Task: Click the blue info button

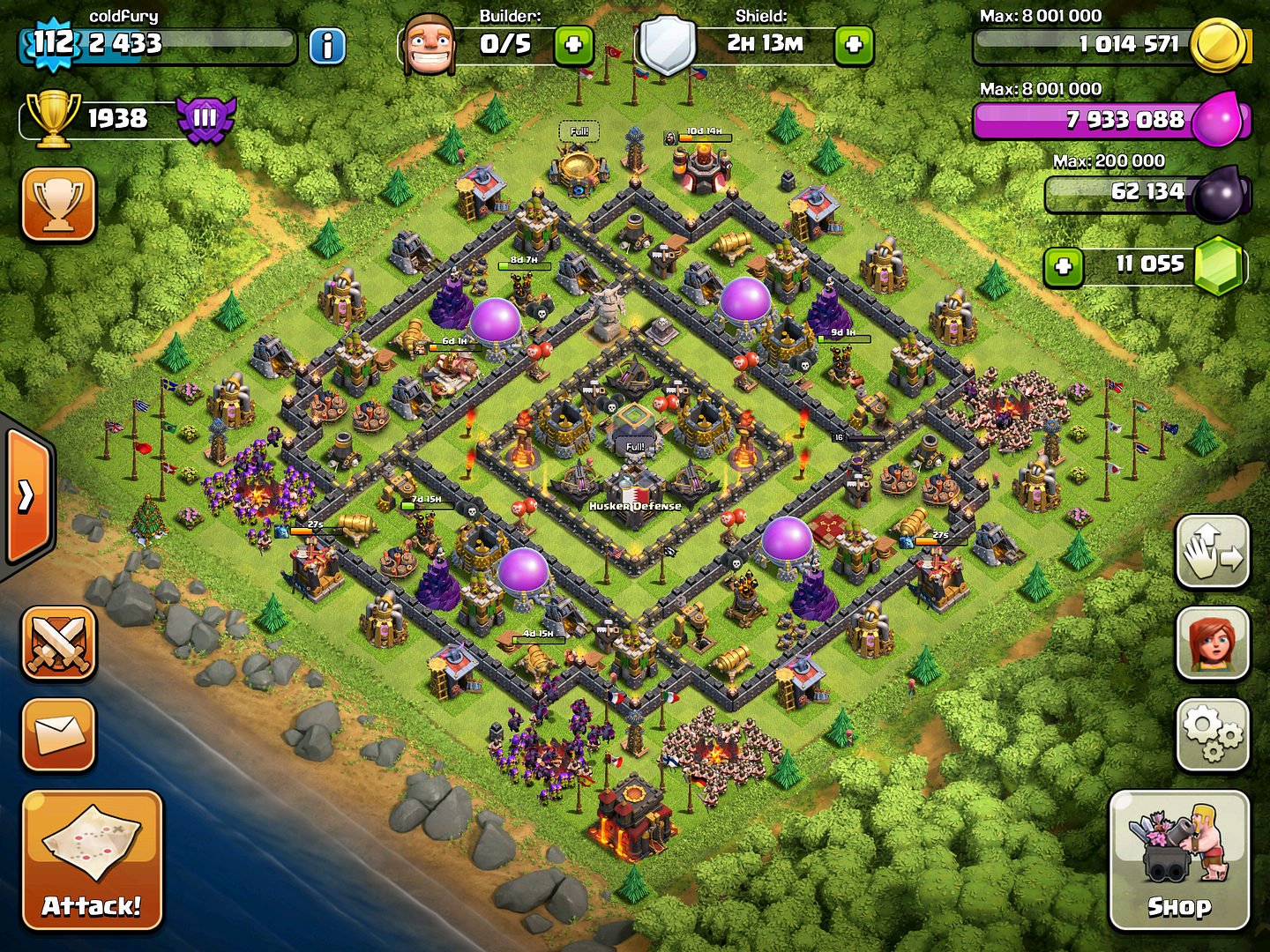Action: pos(327,46)
